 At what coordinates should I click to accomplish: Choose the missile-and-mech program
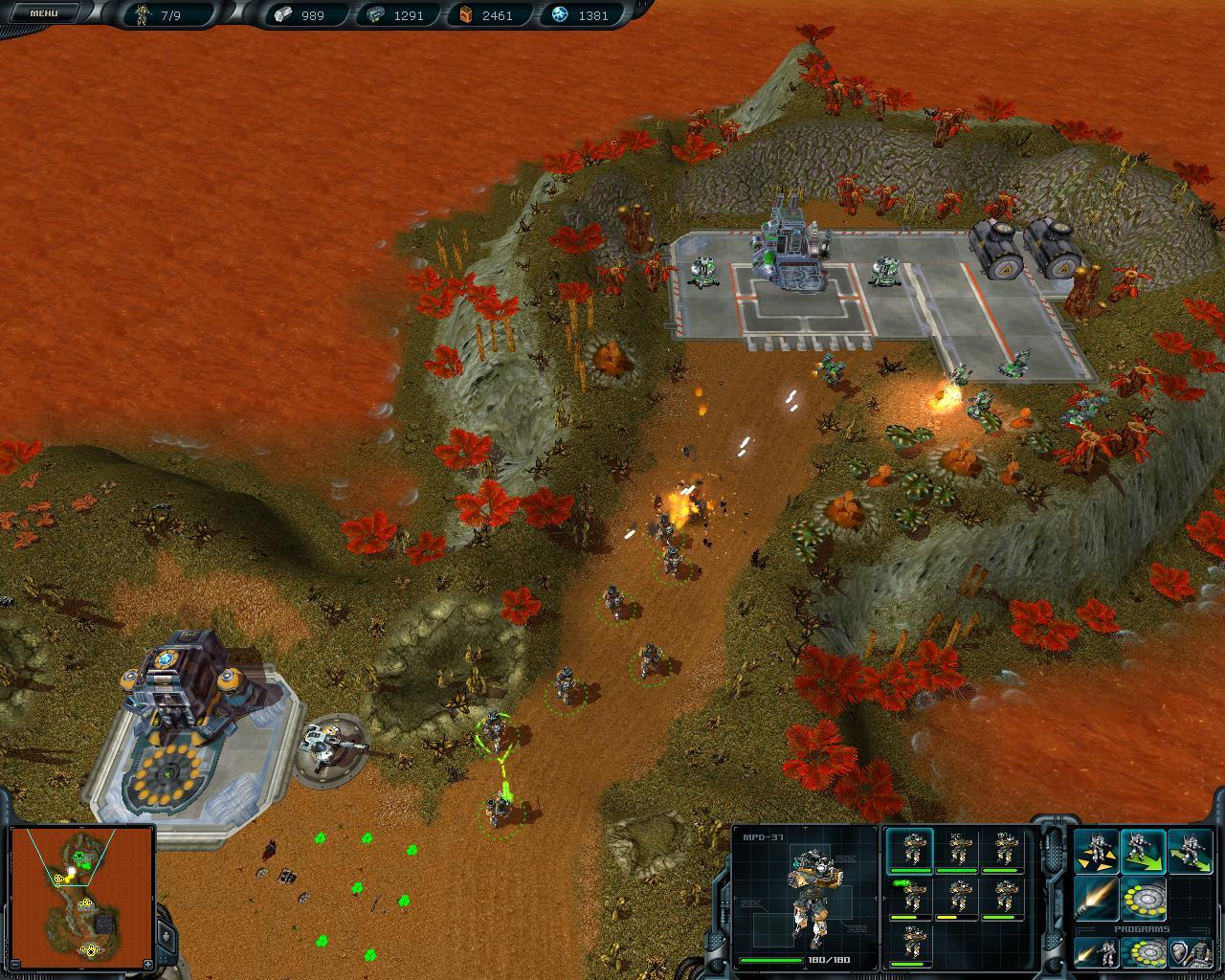pos(1095,952)
